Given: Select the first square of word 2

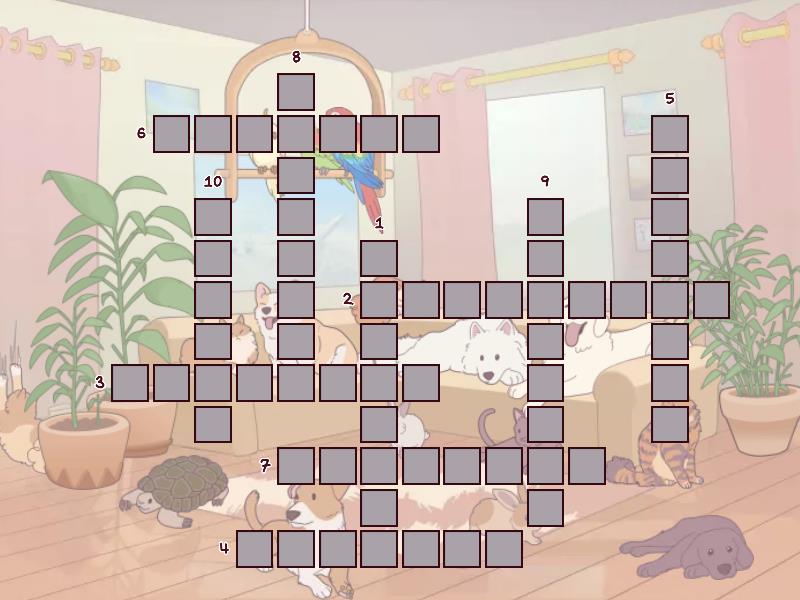Looking at the screenshot, I should point(379,300).
